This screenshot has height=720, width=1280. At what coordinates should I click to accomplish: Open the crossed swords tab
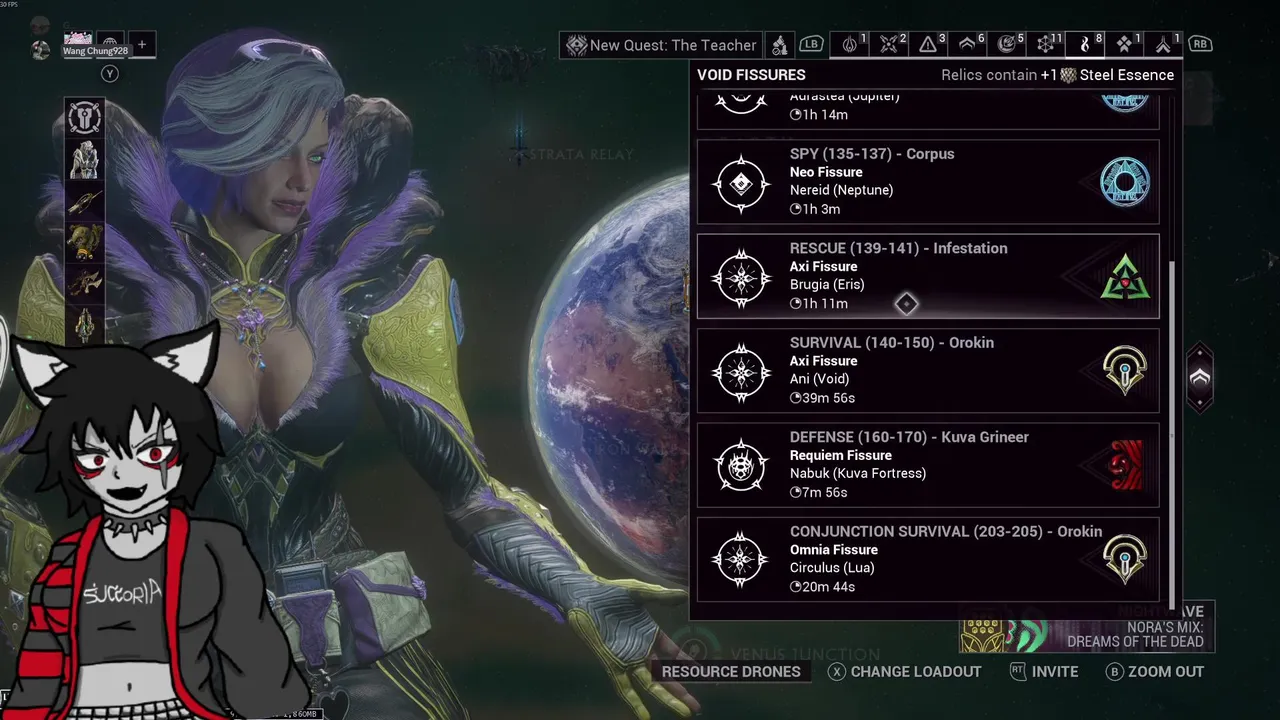[x=888, y=44]
